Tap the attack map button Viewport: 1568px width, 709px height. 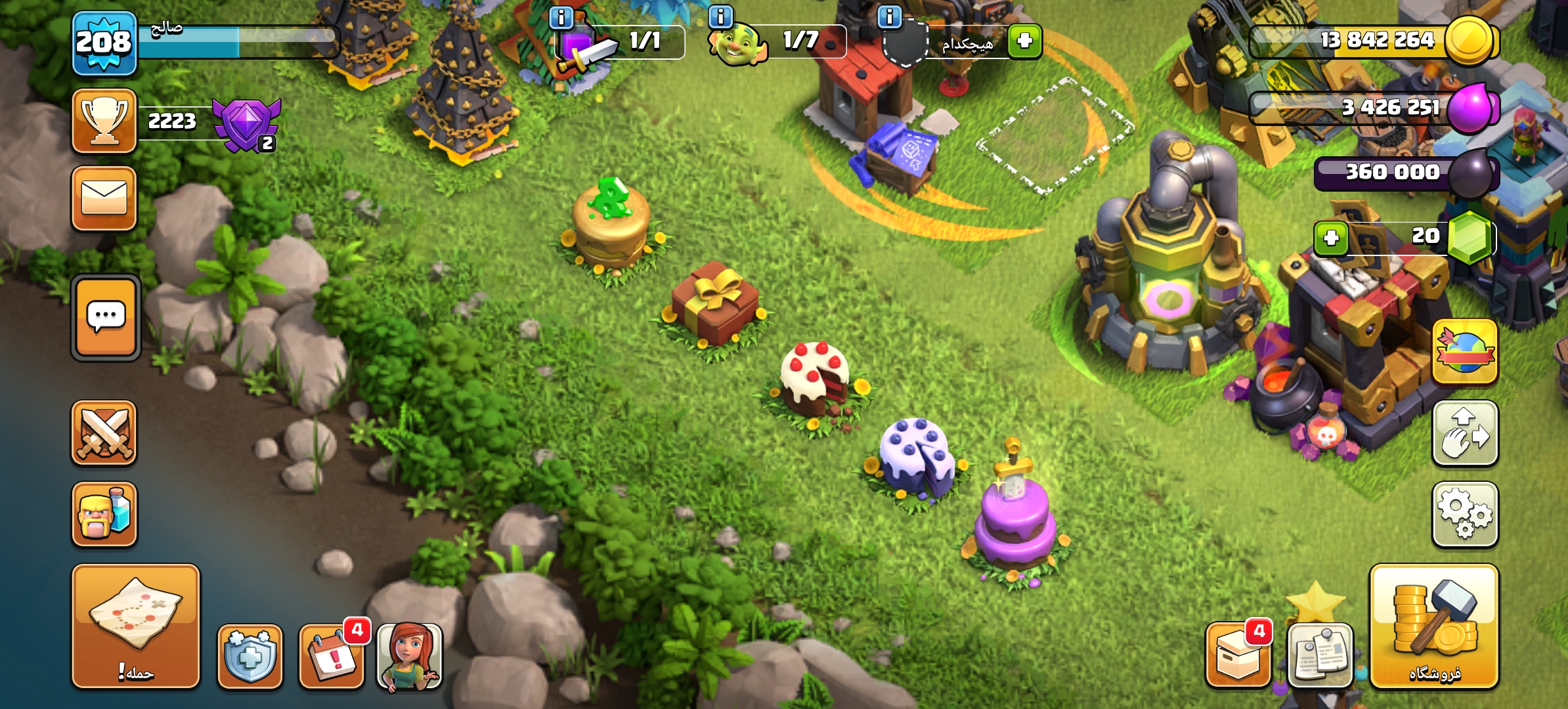coord(136,626)
